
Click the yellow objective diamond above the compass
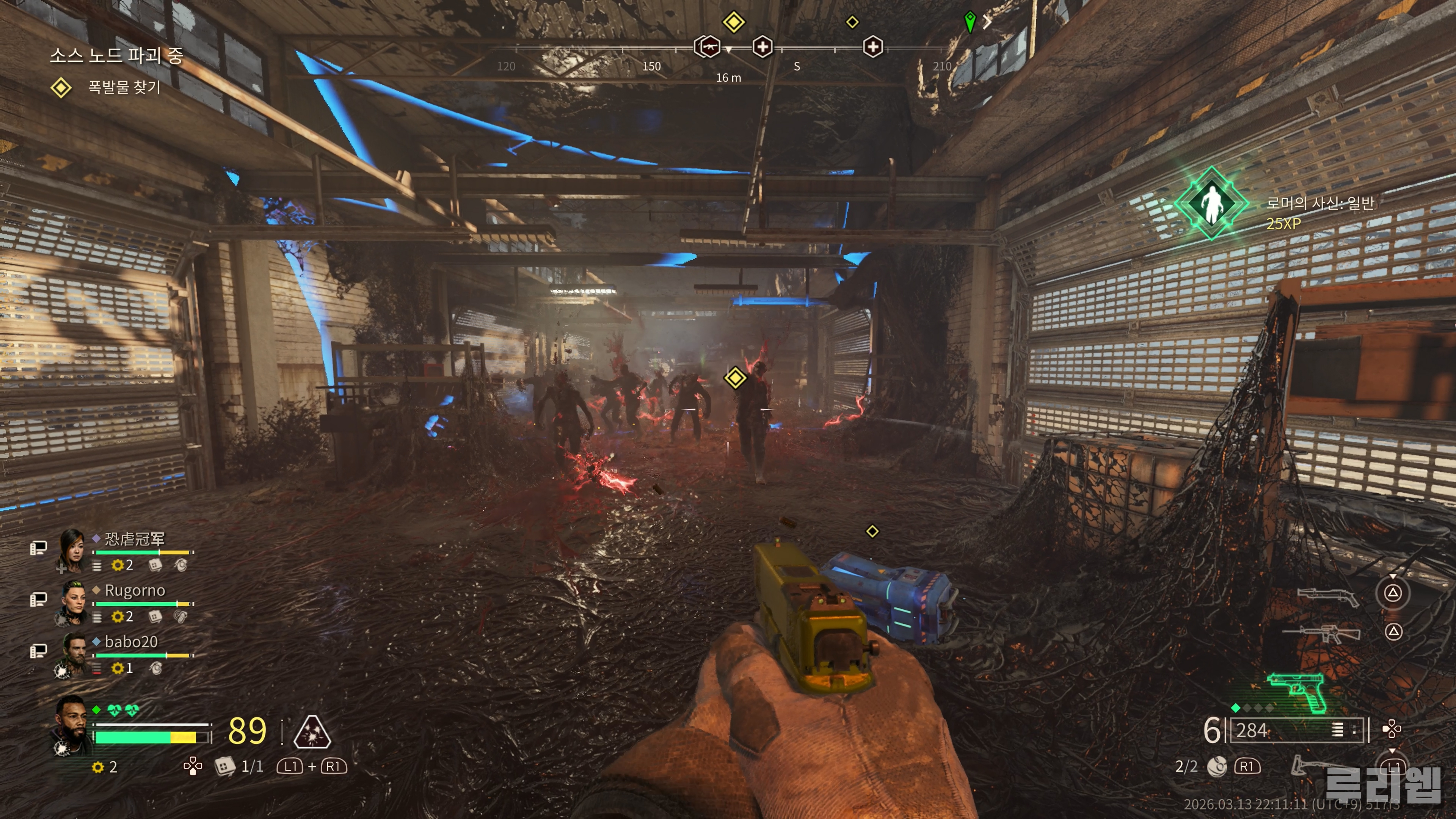click(x=734, y=22)
